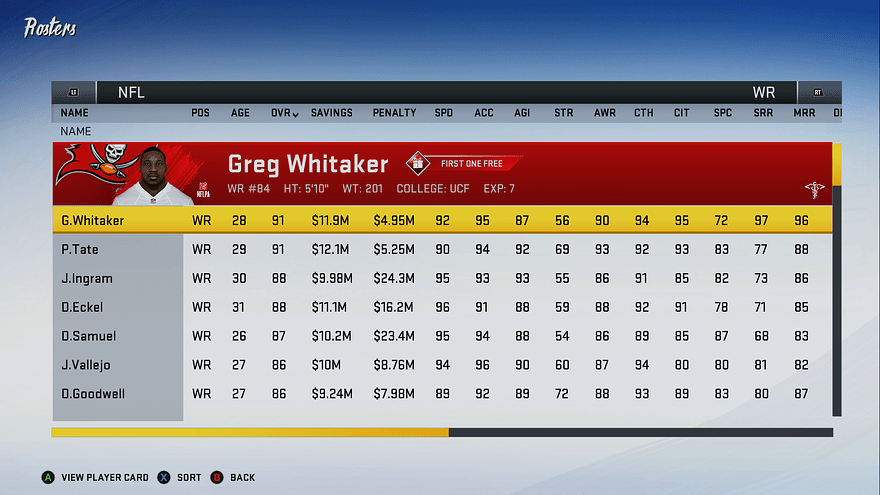Click the vertical scrollbar beside the roster

point(837,280)
